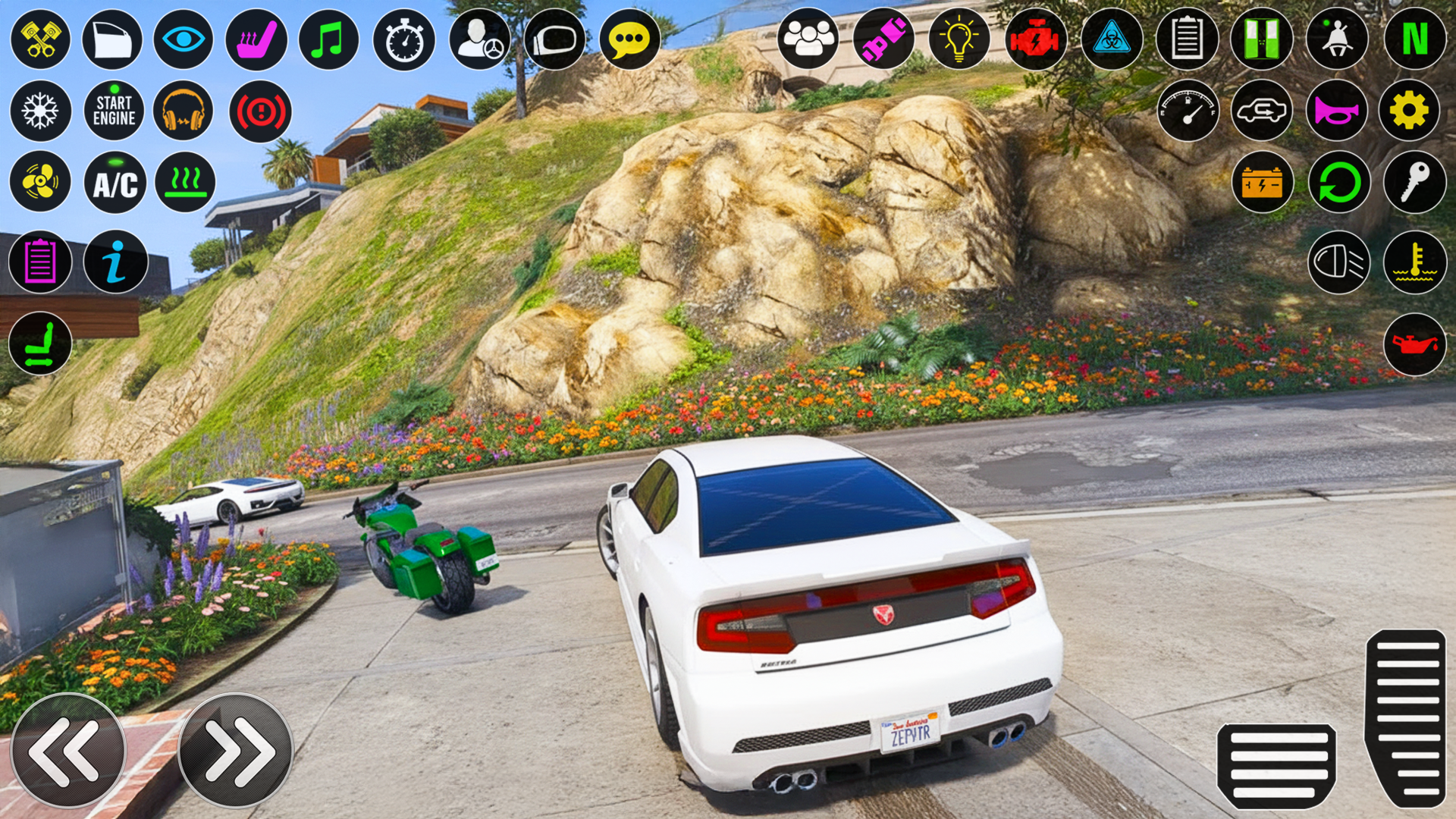
Task: Activate the snowflake cooling icon
Action: tap(40, 111)
